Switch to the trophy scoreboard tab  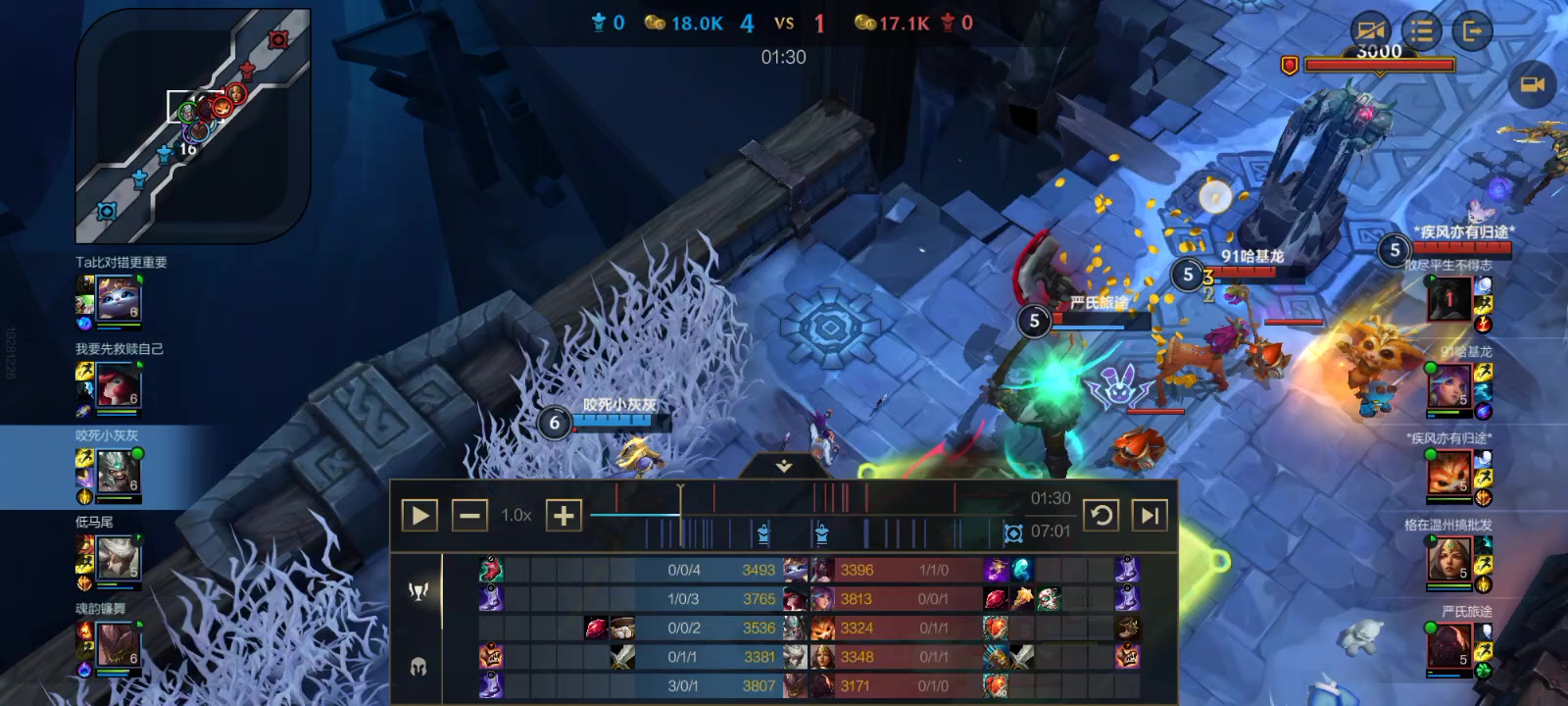418,590
